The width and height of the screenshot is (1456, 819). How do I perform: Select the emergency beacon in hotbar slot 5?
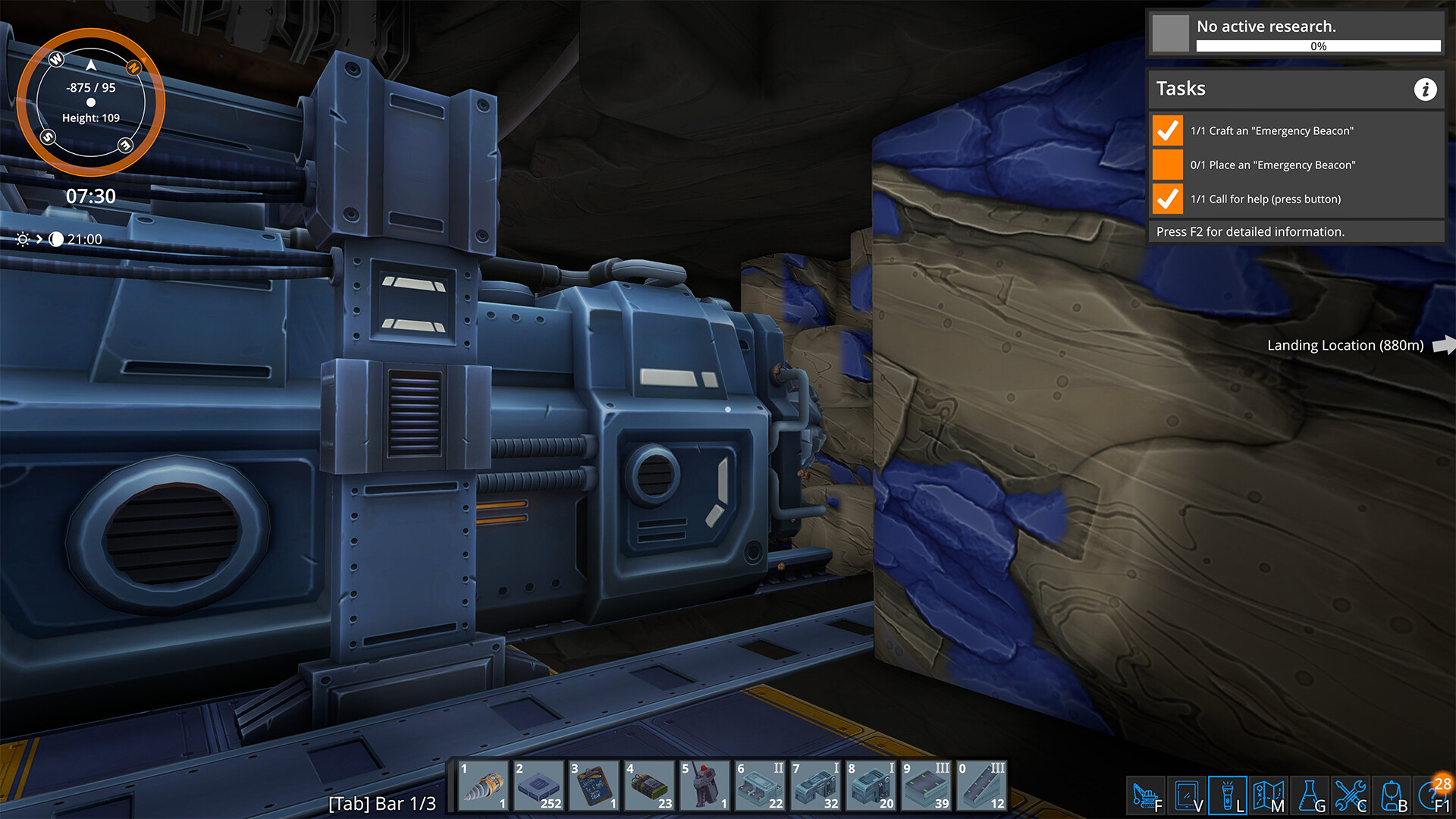pos(705,786)
